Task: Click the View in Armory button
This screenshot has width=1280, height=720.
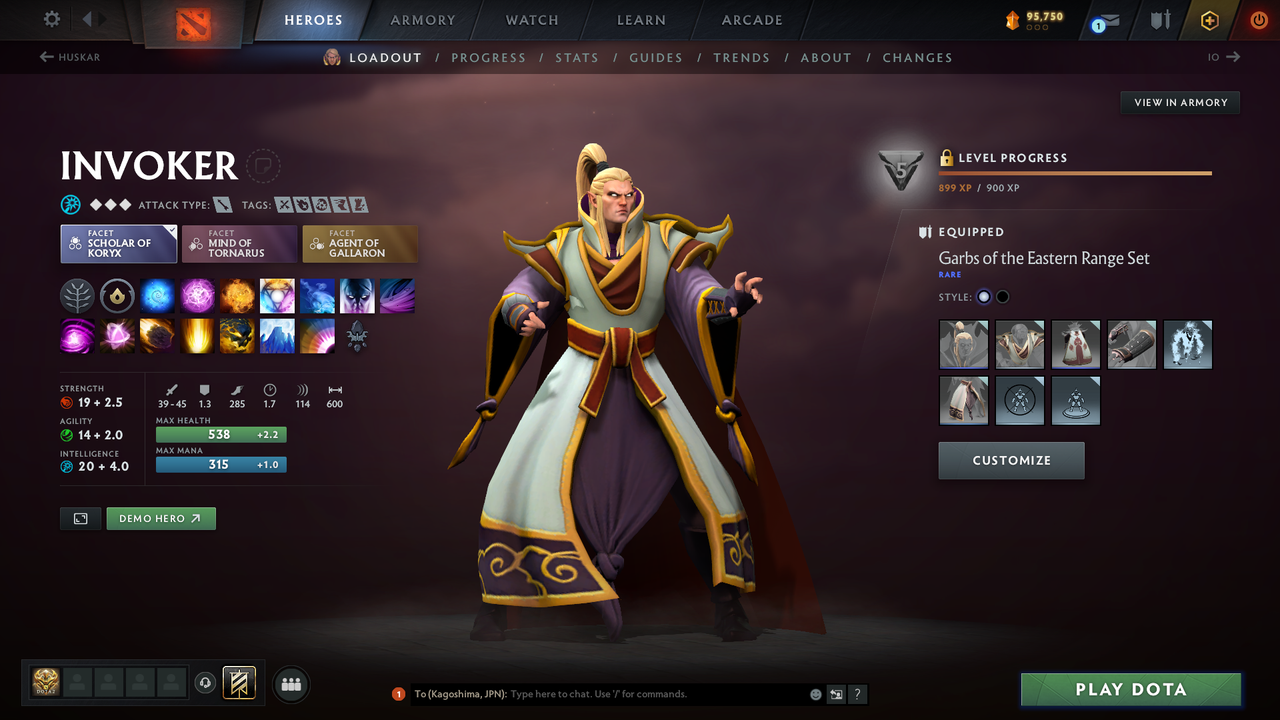Action: pyautogui.click(x=1179, y=102)
